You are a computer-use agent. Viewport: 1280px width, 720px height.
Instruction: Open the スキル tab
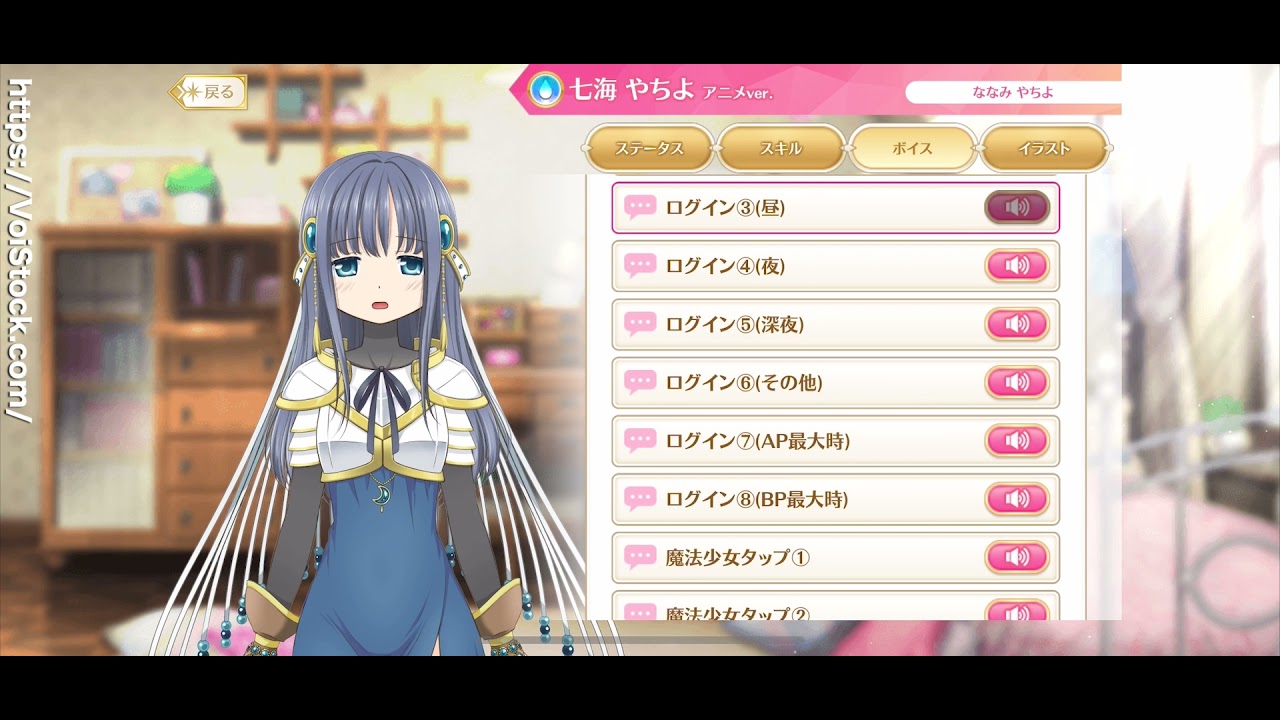pos(781,148)
